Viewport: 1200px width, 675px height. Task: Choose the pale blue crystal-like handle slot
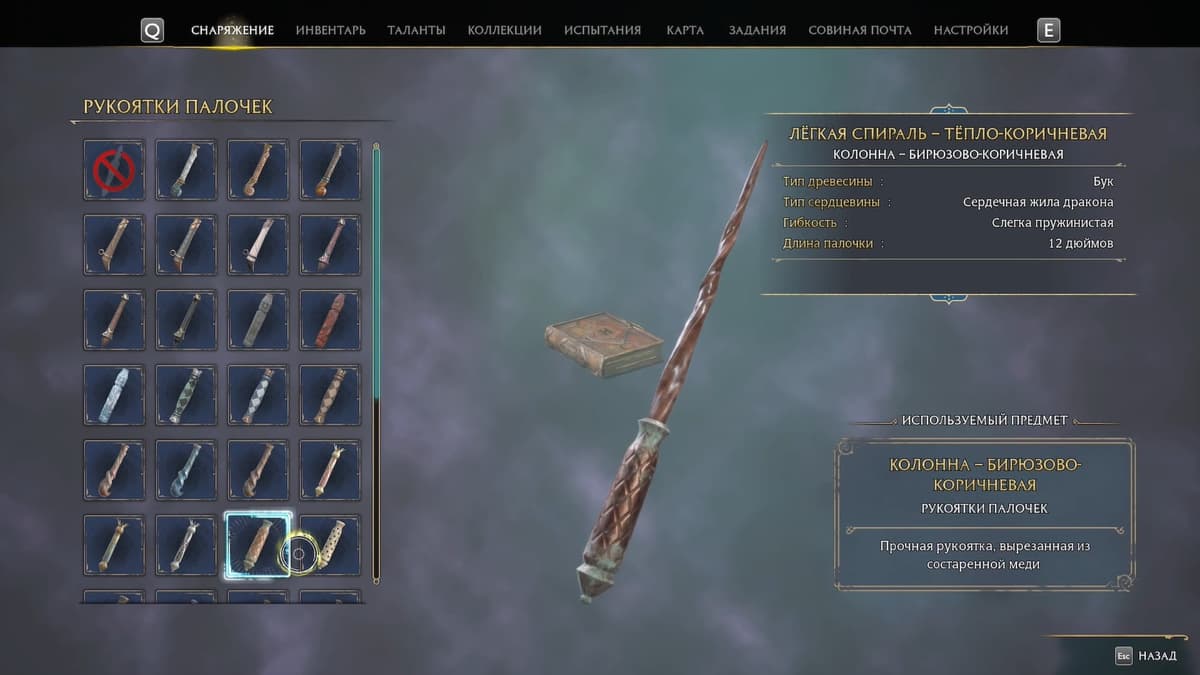click(114, 395)
